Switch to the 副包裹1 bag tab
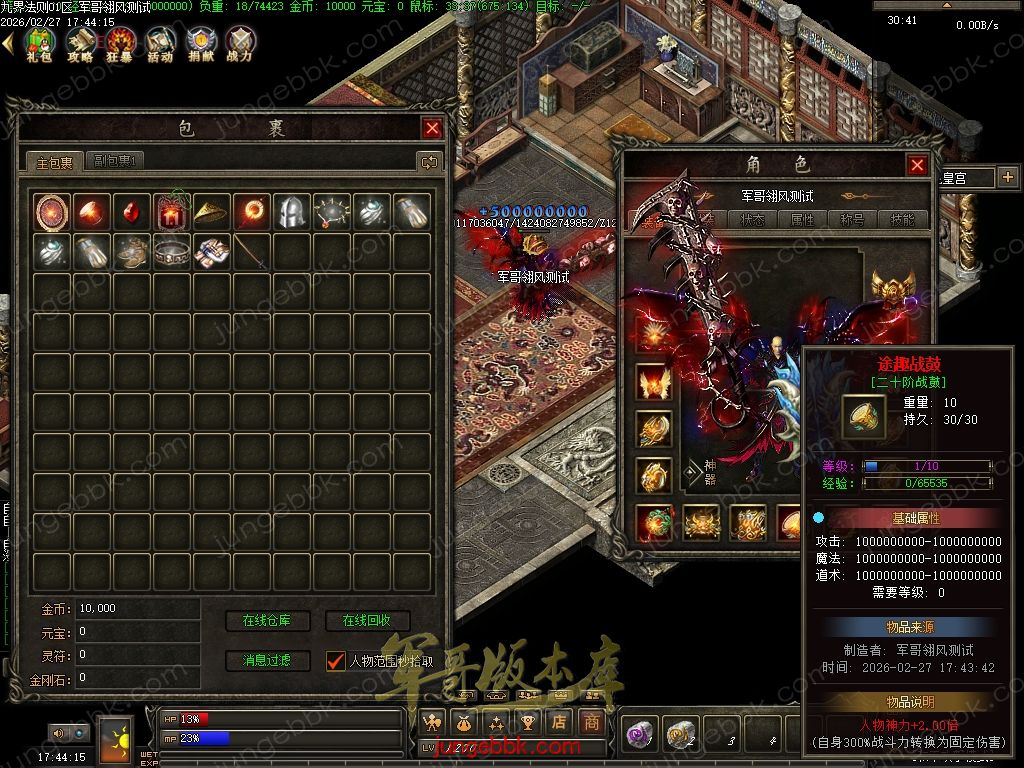Viewport: 1024px width, 768px height. [117, 161]
